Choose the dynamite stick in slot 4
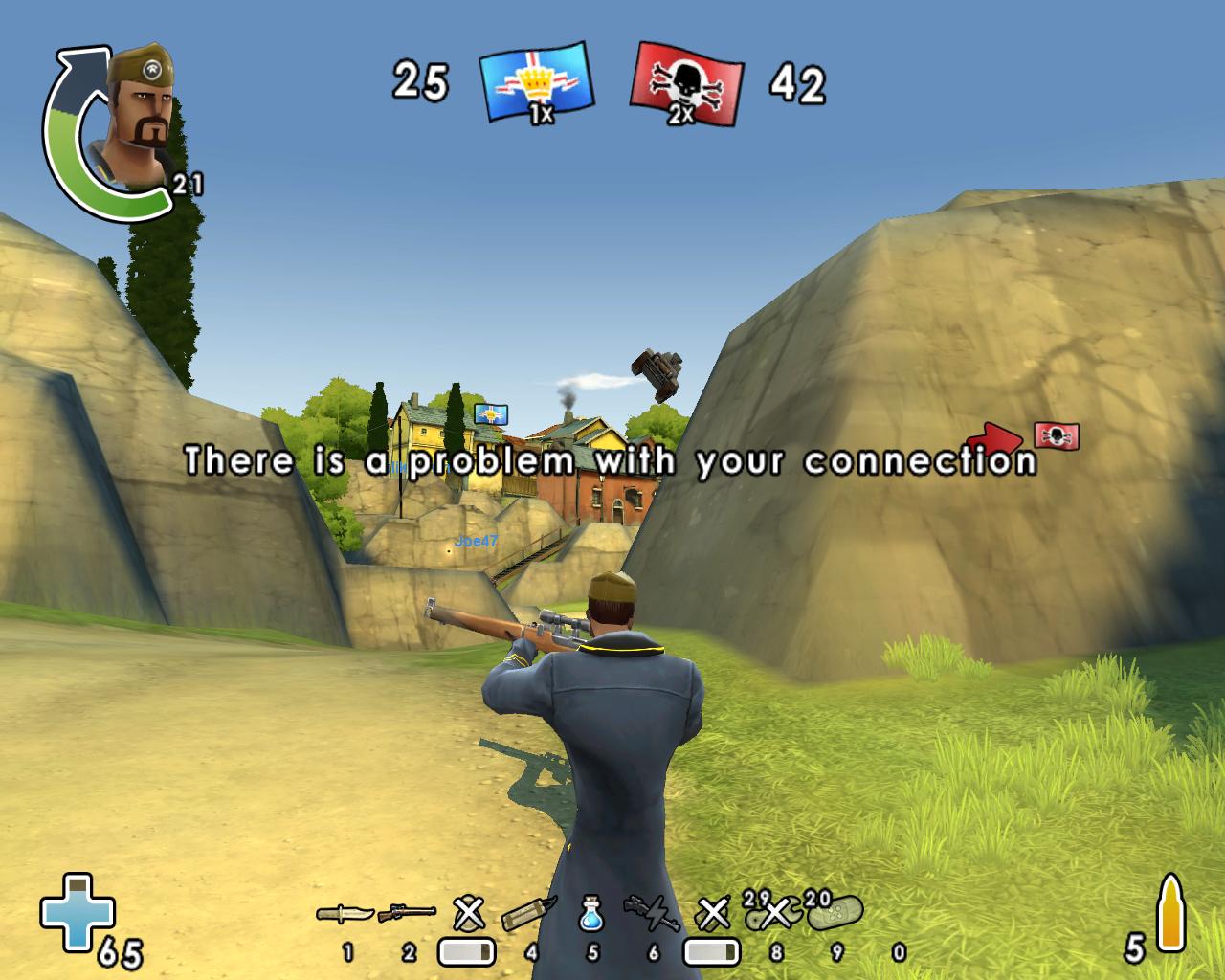The height and width of the screenshot is (980, 1225). (x=529, y=913)
